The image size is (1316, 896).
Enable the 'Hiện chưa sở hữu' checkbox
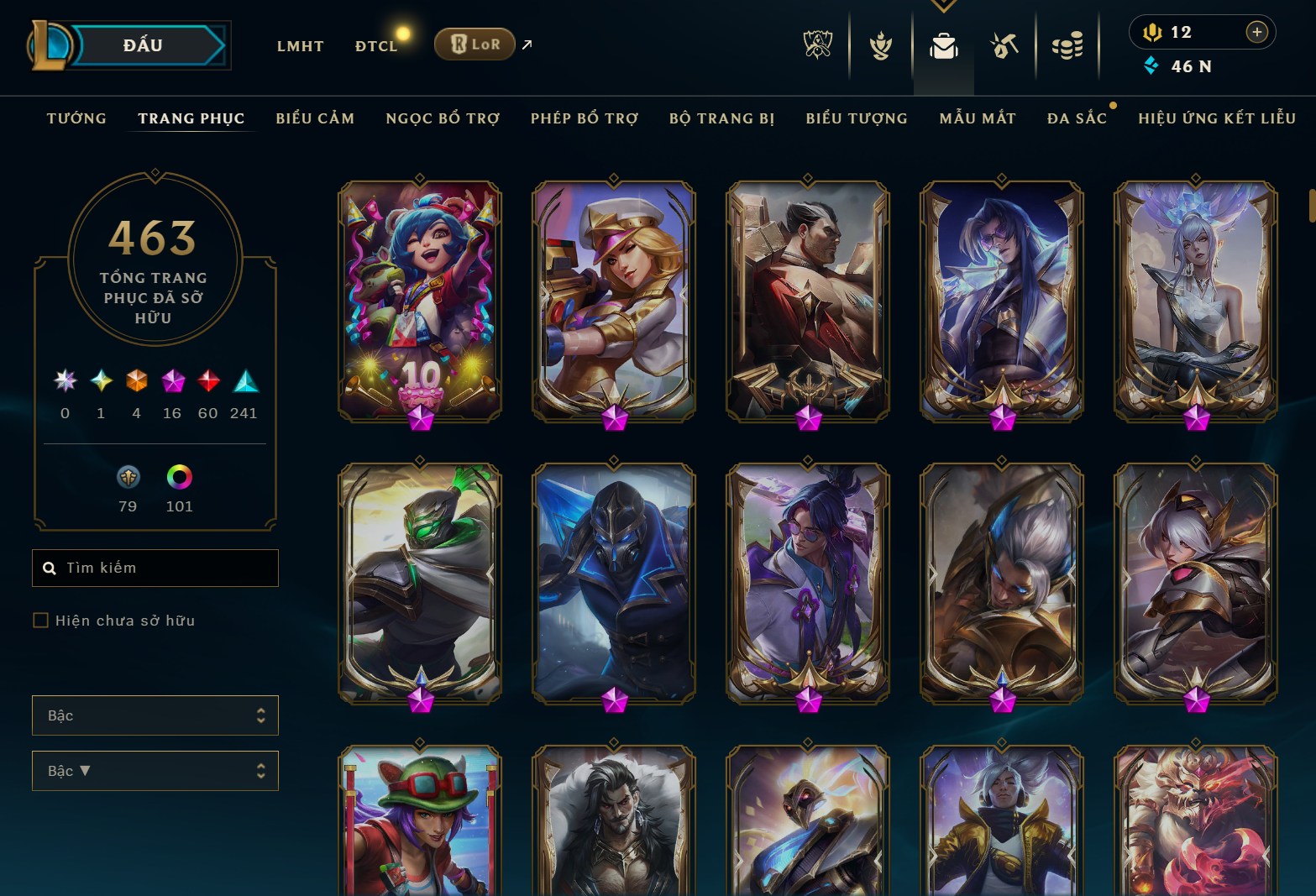[40, 620]
